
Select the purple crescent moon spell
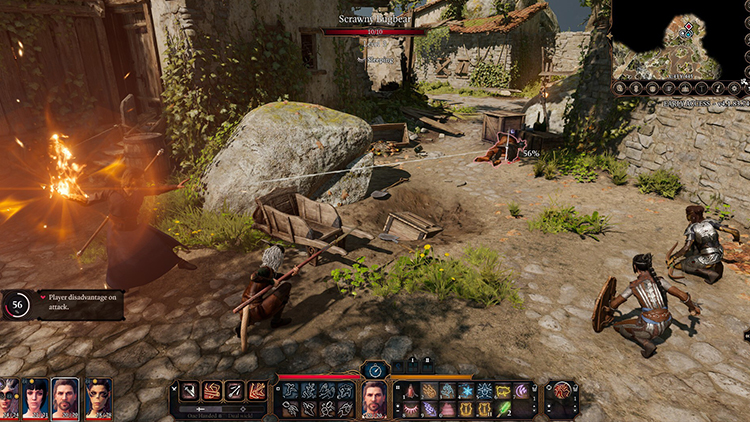[521, 390]
